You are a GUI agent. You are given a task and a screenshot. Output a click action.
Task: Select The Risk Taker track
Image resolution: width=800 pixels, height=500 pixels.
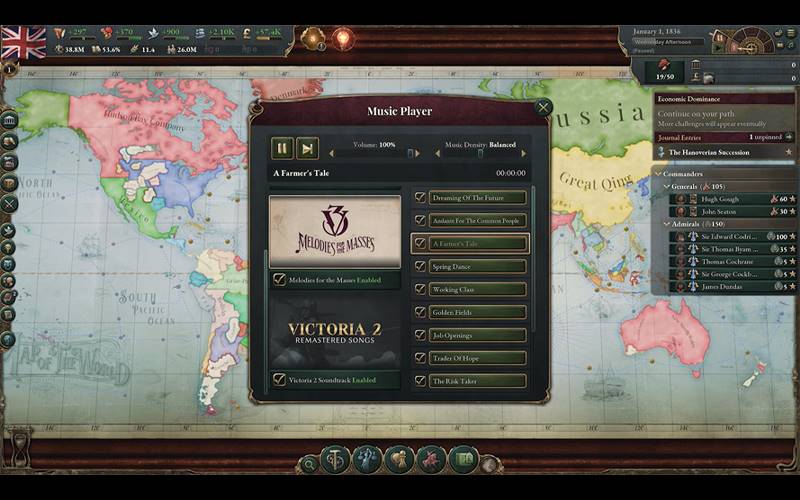[478, 381]
